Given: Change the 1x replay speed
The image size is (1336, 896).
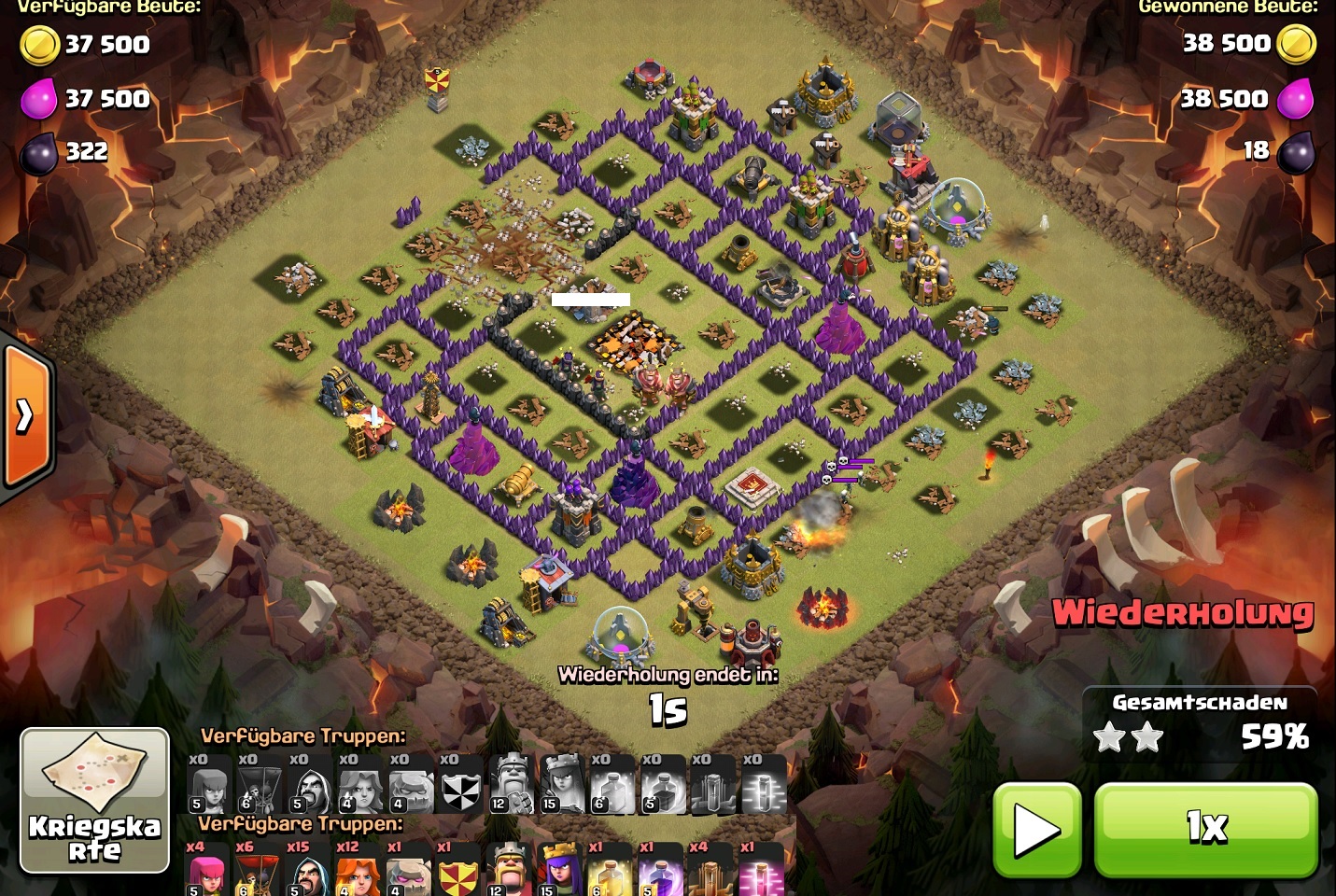Looking at the screenshot, I should 1205,828.
